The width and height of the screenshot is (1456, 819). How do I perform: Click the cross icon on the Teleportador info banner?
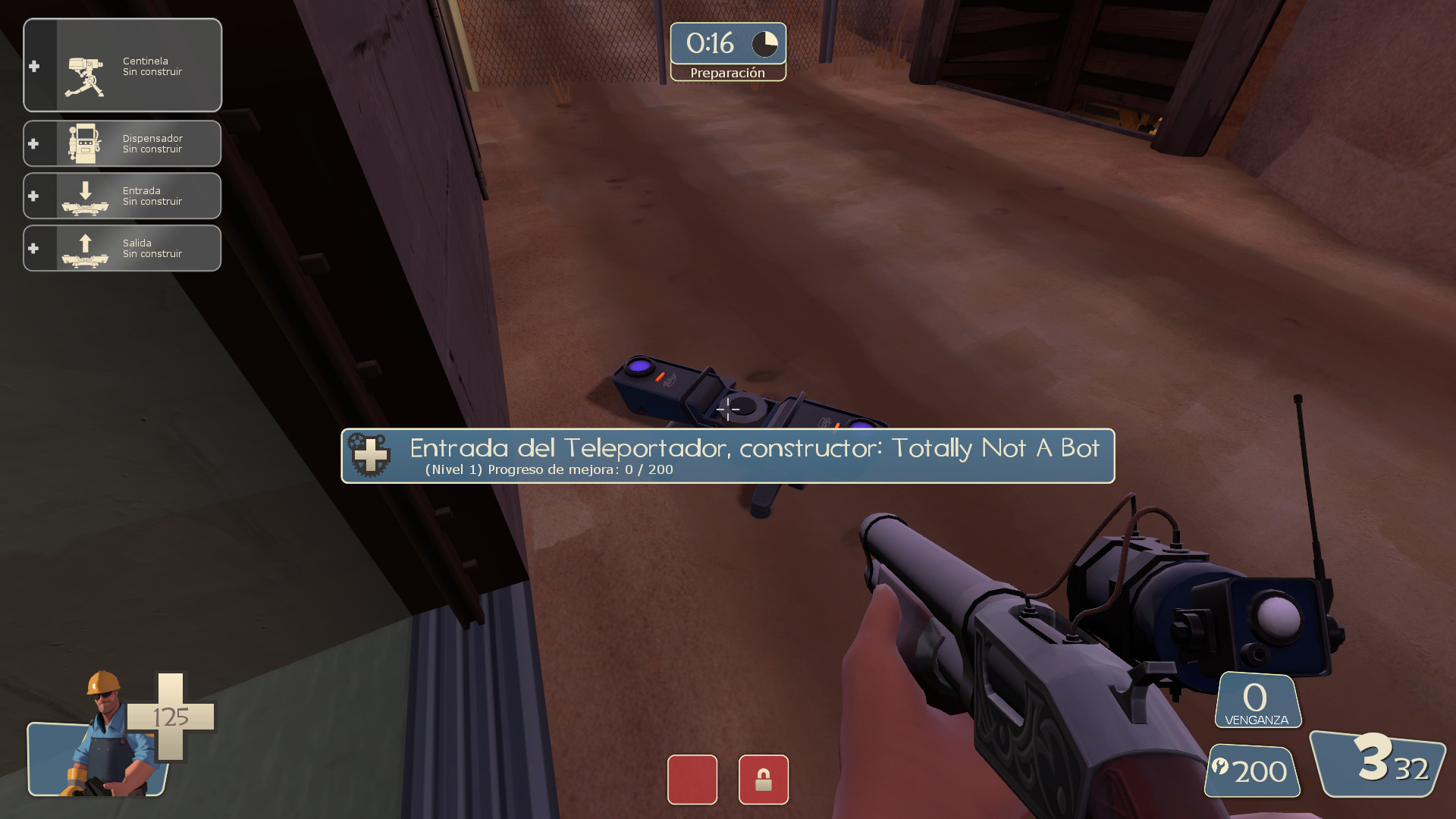[x=369, y=456]
